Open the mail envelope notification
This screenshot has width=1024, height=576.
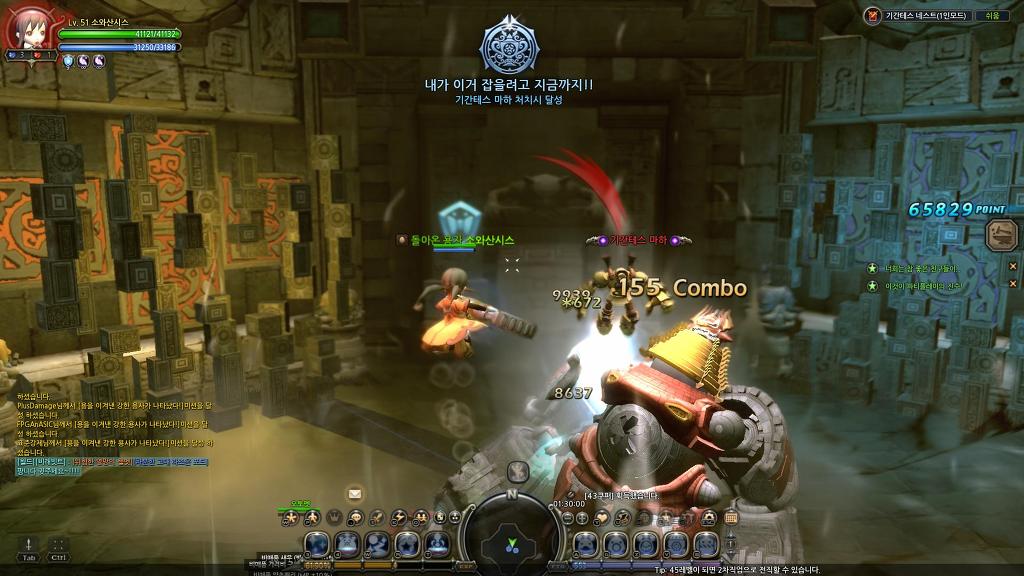point(354,493)
